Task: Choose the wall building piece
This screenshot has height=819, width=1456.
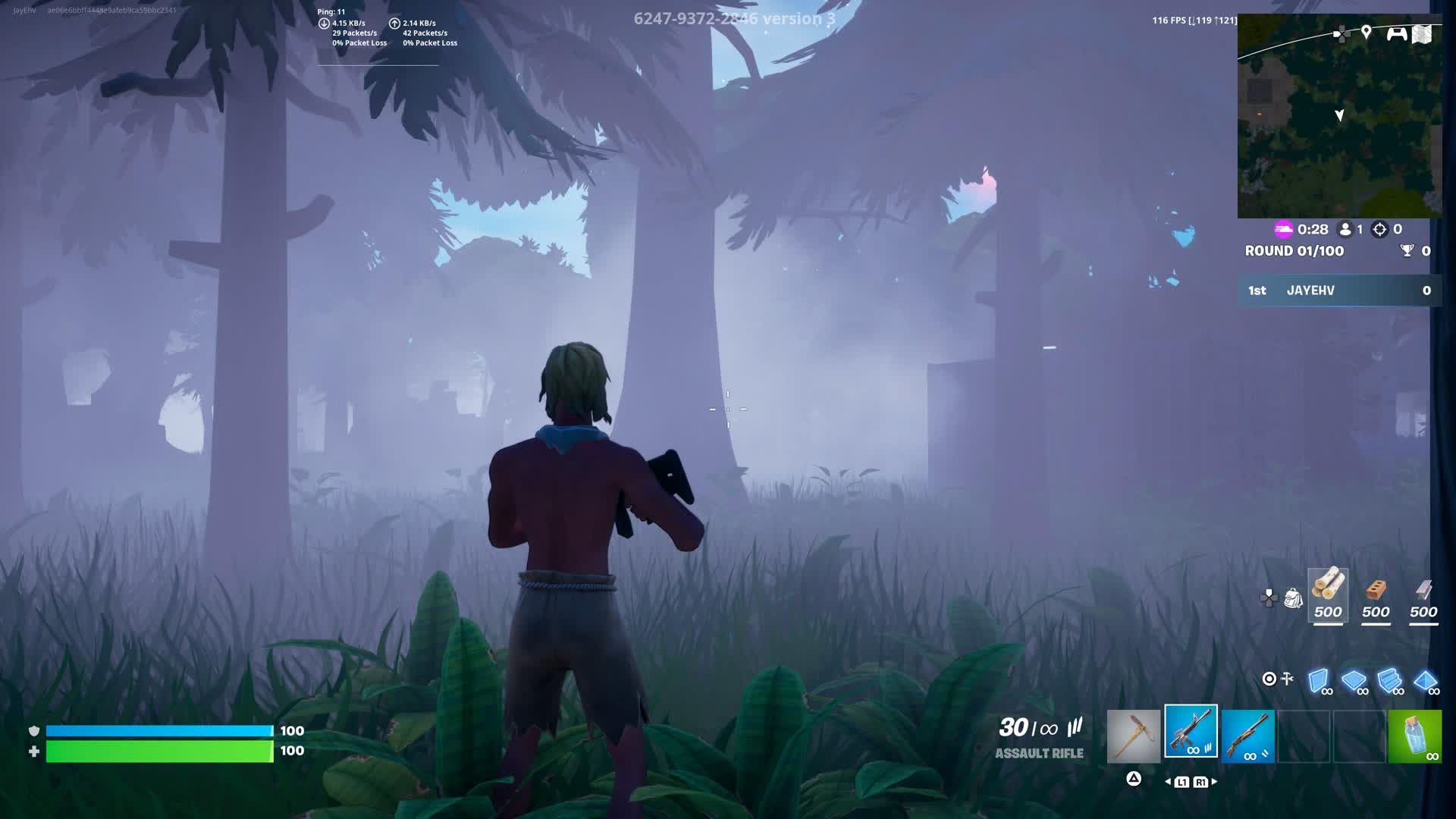Action: [x=1319, y=680]
